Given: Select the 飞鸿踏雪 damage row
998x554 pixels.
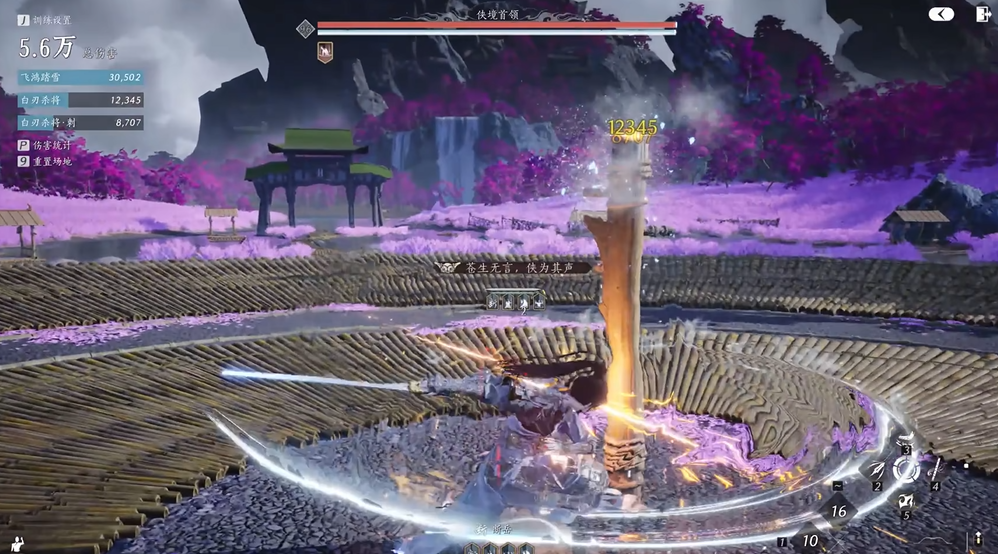Looking at the screenshot, I should (x=81, y=77).
